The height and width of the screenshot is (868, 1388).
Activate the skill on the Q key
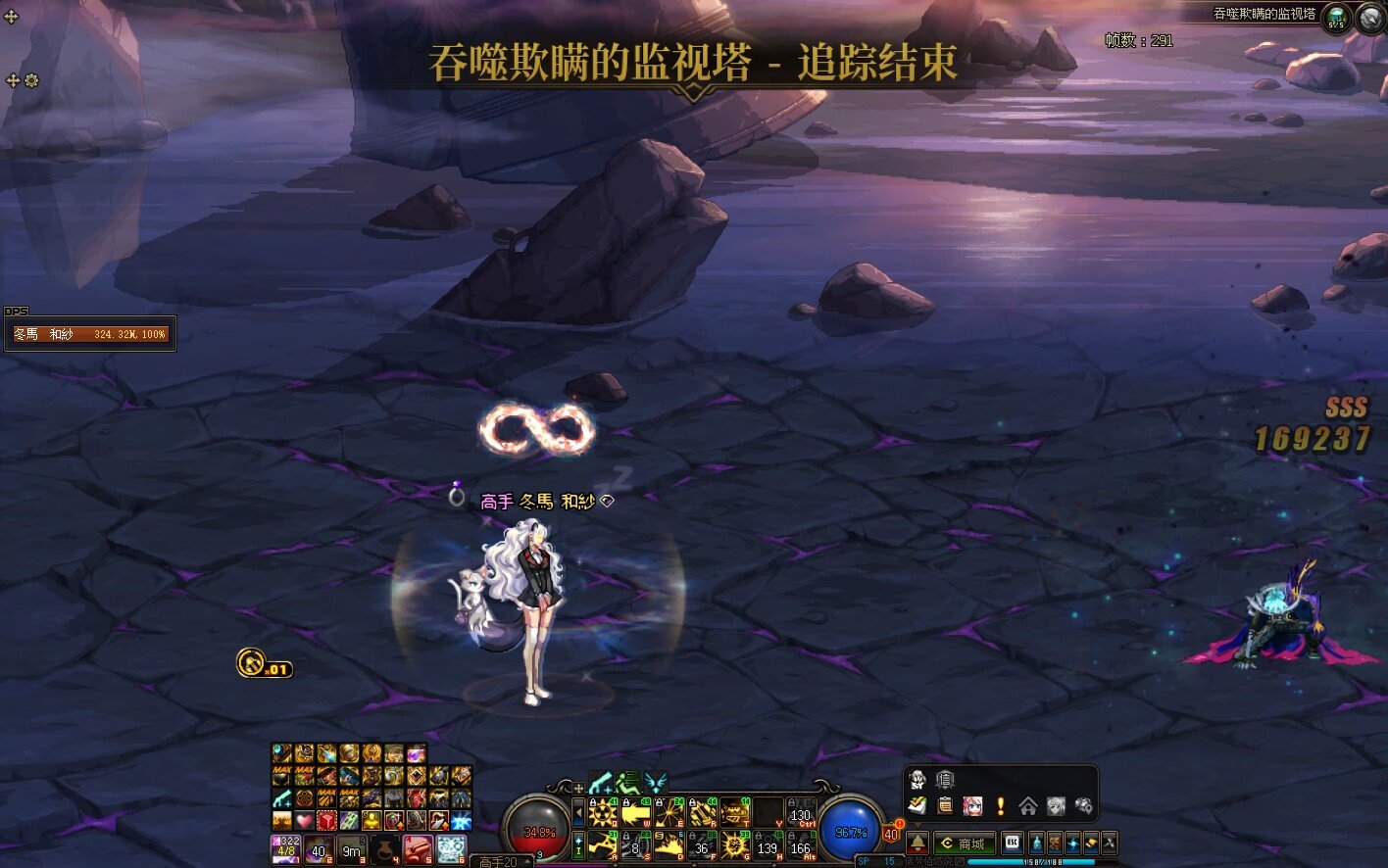click(x=602, y=813)
